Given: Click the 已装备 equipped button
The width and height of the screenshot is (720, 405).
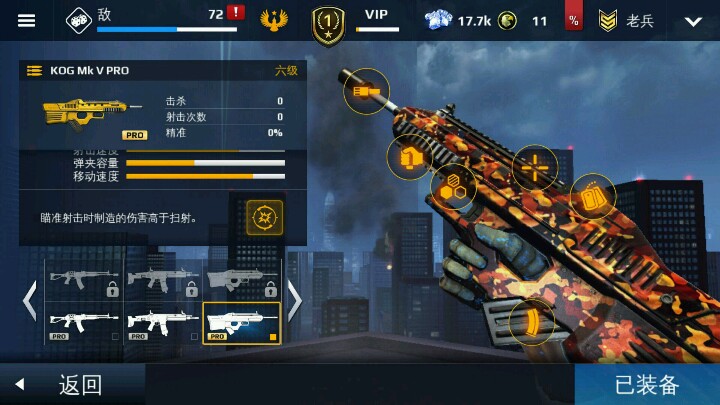Looking at the screenshot, I should click(647, 385).
